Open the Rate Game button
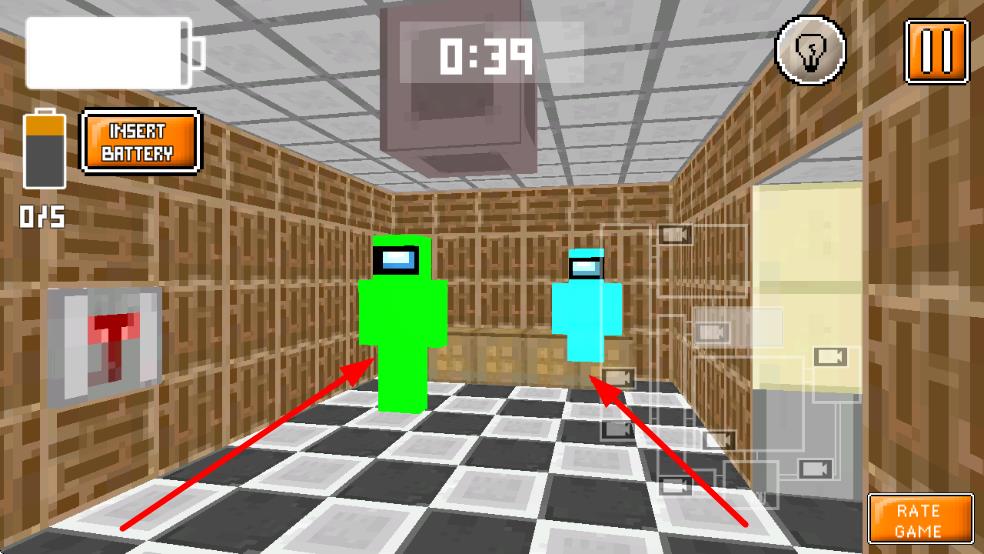 point(919,519)
